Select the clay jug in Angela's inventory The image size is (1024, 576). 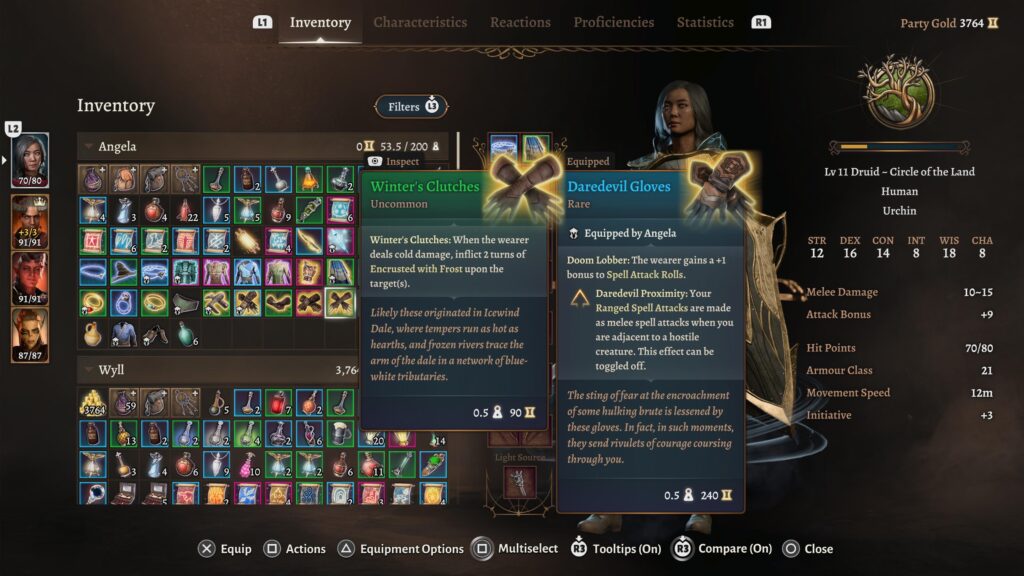[93, 333]
